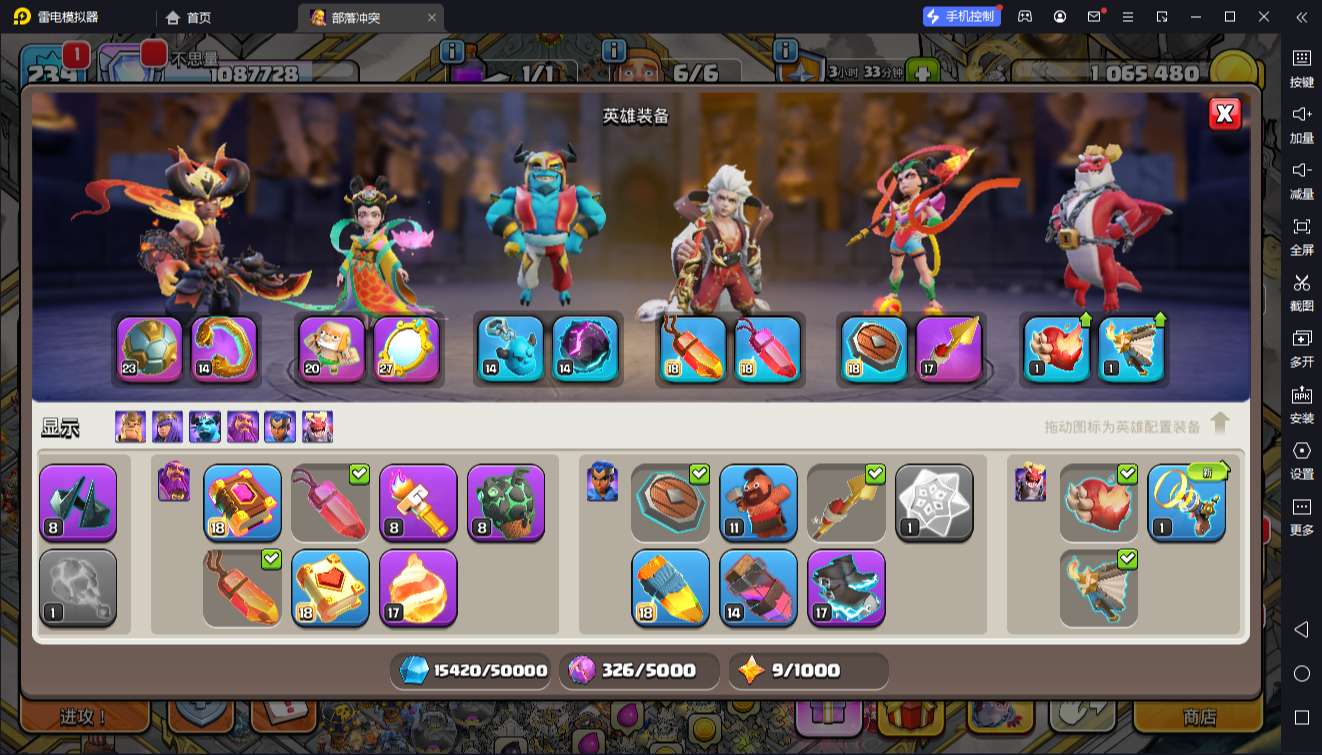Take a screenshot with the 截图 emulator button
This screenshot has height=755, width=1322.
pyautogui.click(x=1301, y=291)
